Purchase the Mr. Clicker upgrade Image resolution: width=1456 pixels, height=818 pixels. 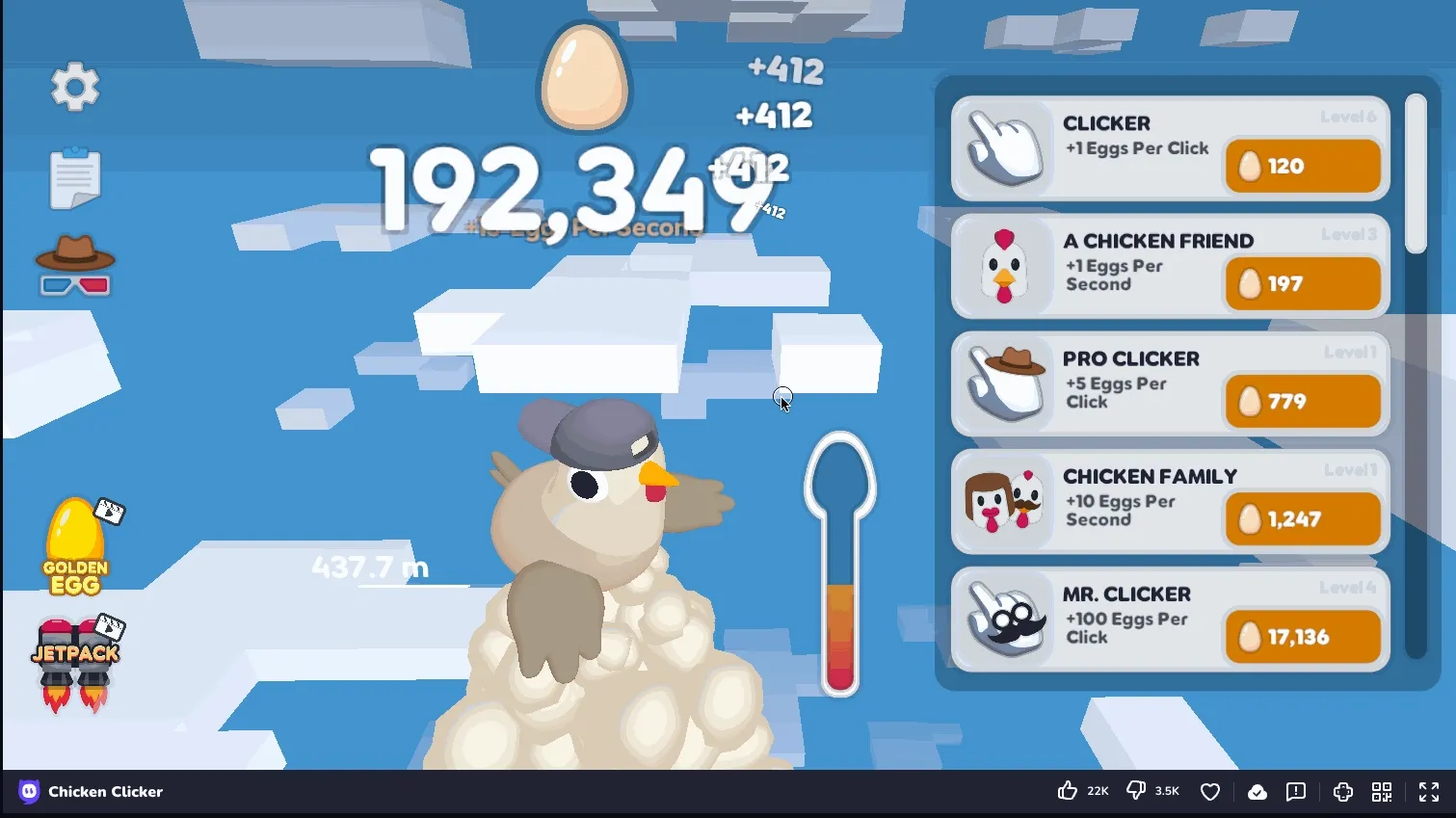point(1302,637)
